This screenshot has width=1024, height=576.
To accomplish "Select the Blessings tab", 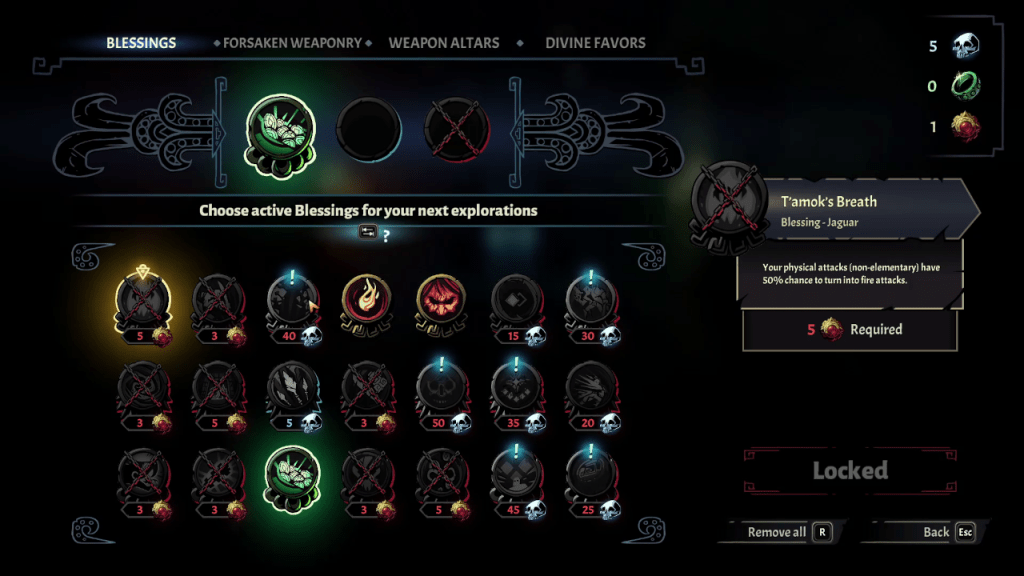I will [141, 43].
